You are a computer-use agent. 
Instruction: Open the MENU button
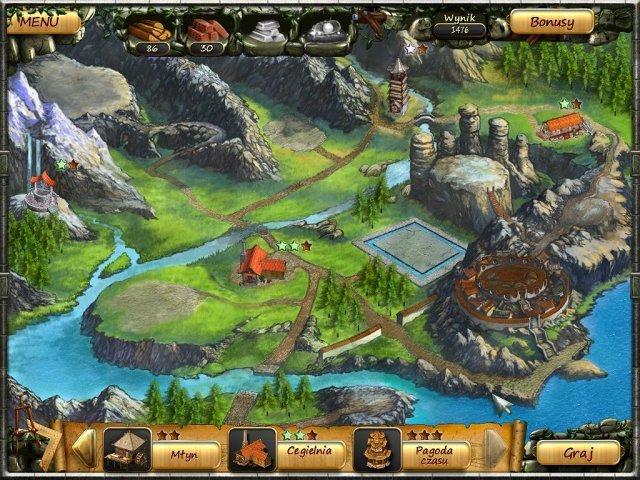tap(37, 20)
